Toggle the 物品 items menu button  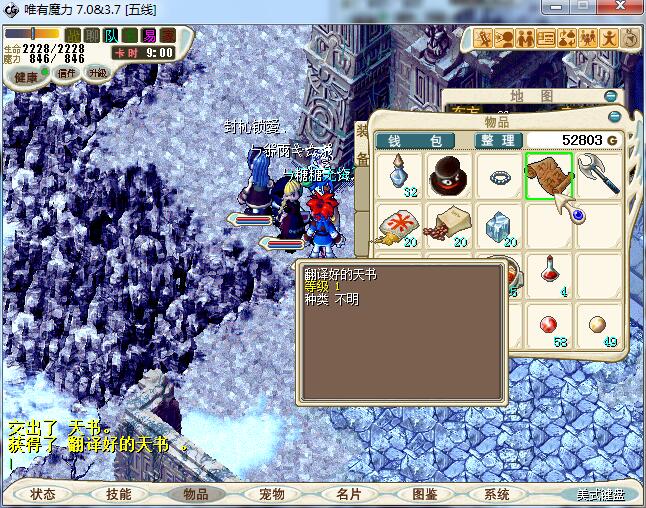click(x=195, y=494)
